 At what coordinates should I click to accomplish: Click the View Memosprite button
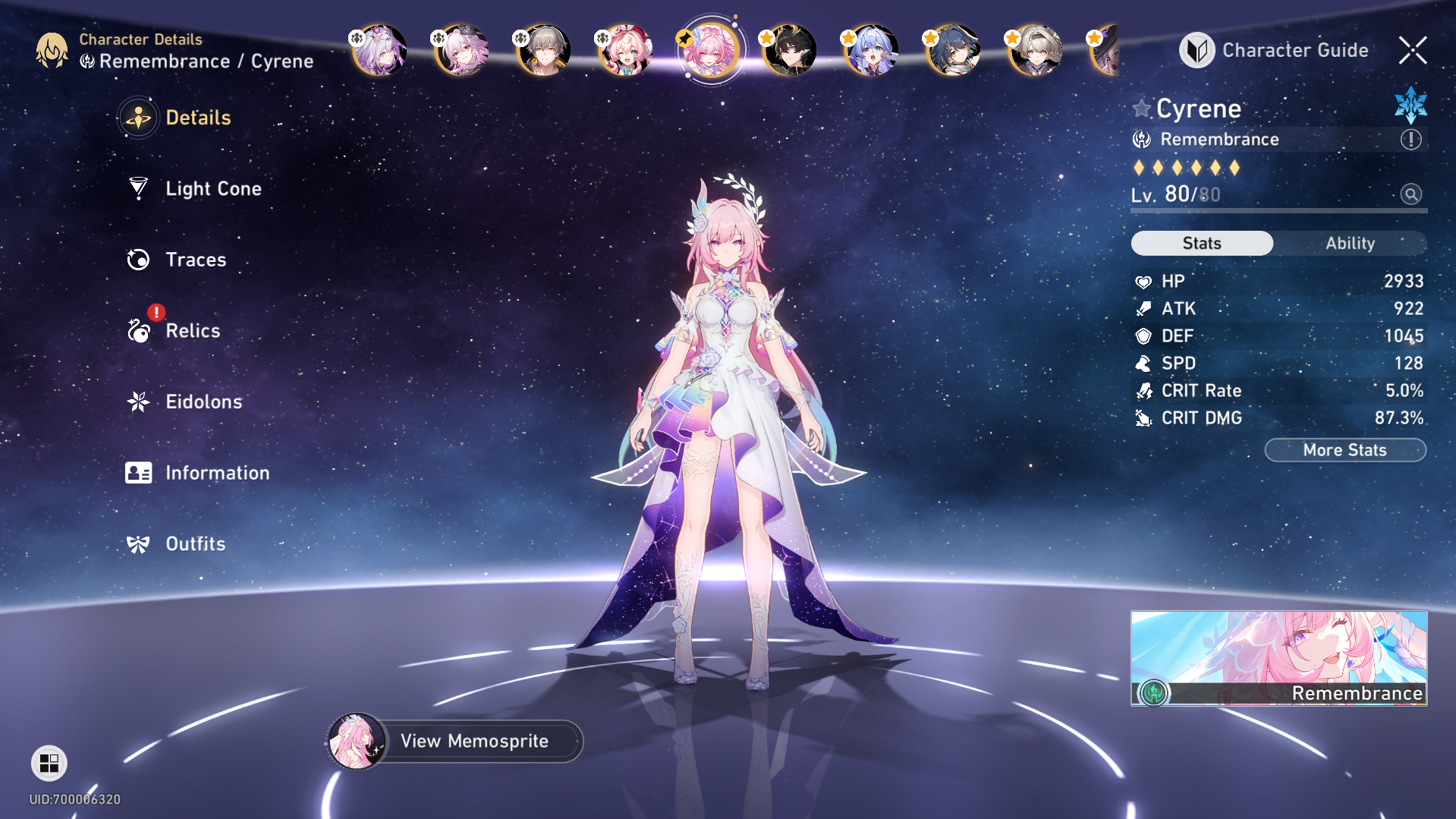[x=473, y=741]
